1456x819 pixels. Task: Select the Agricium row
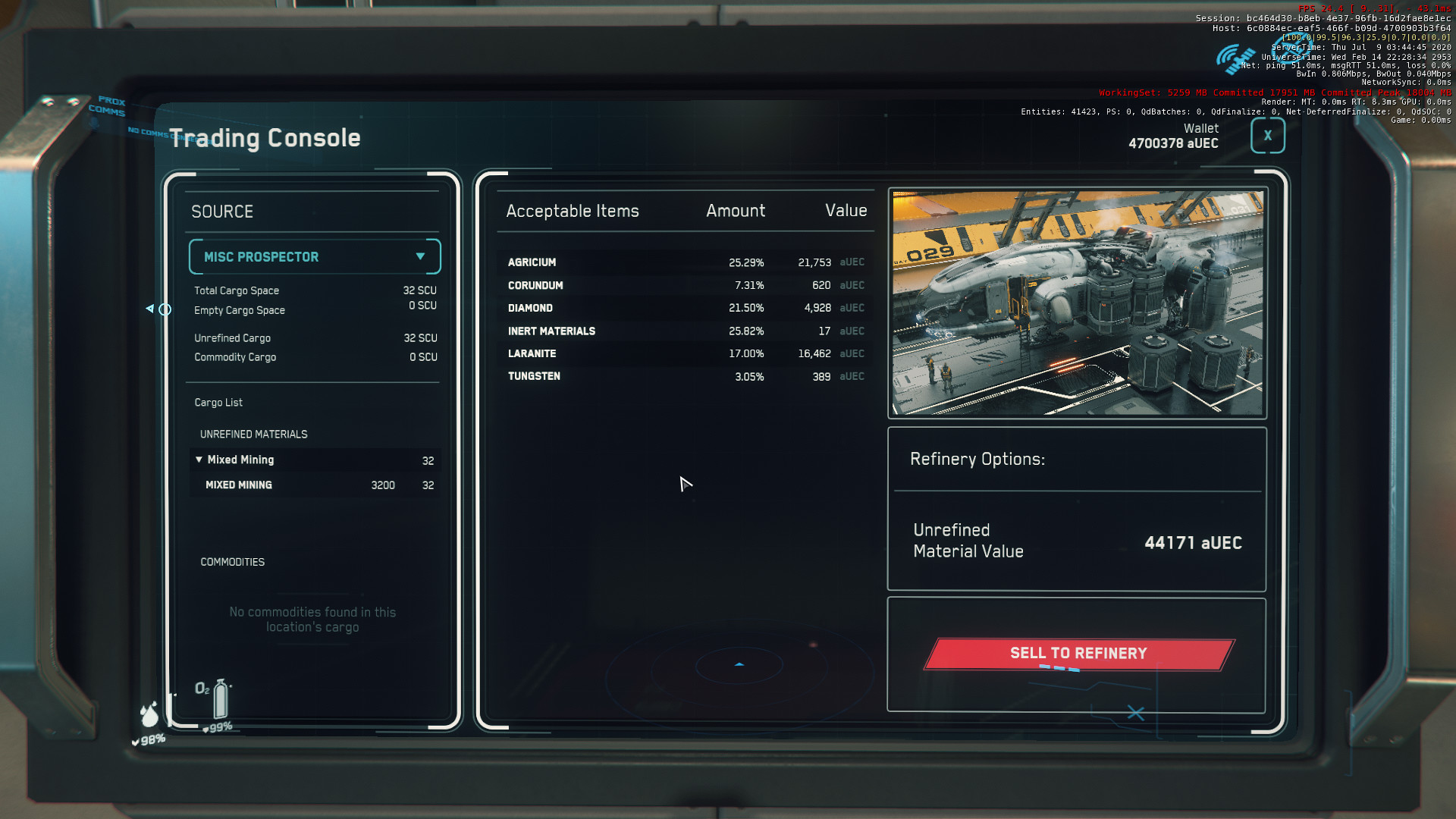[x=686, y=262]
